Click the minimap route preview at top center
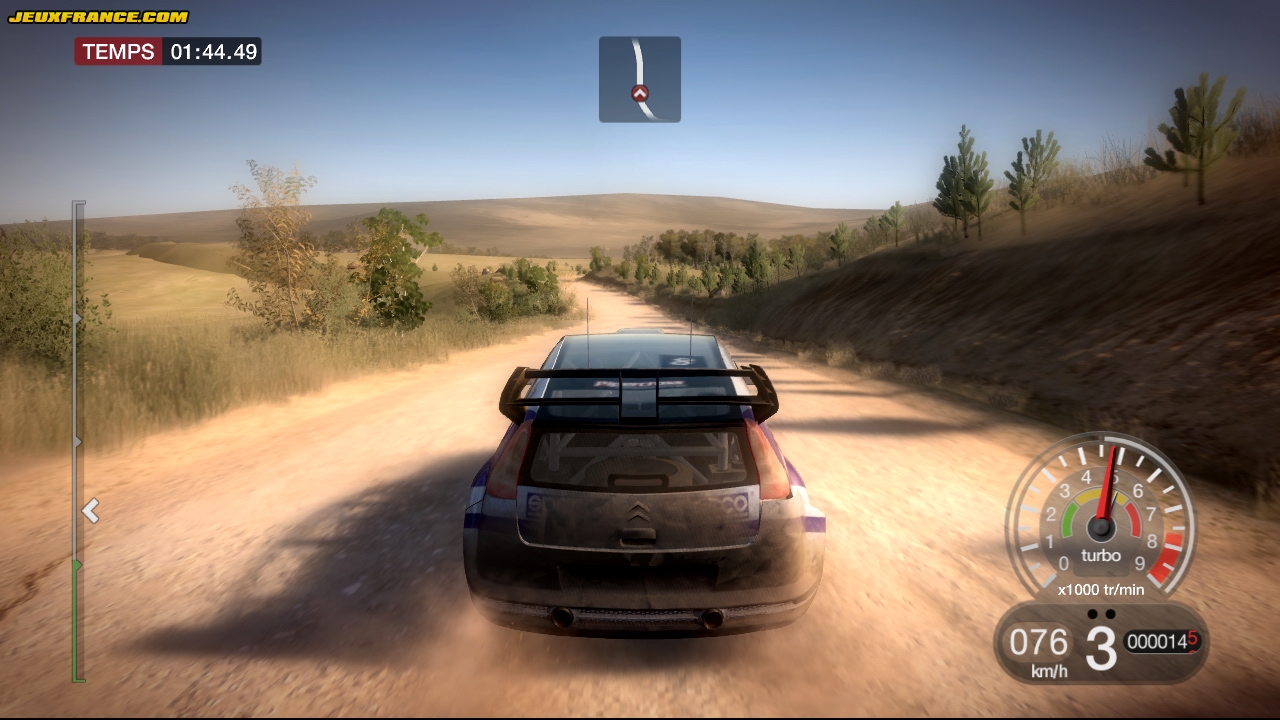 coord(640,78)
